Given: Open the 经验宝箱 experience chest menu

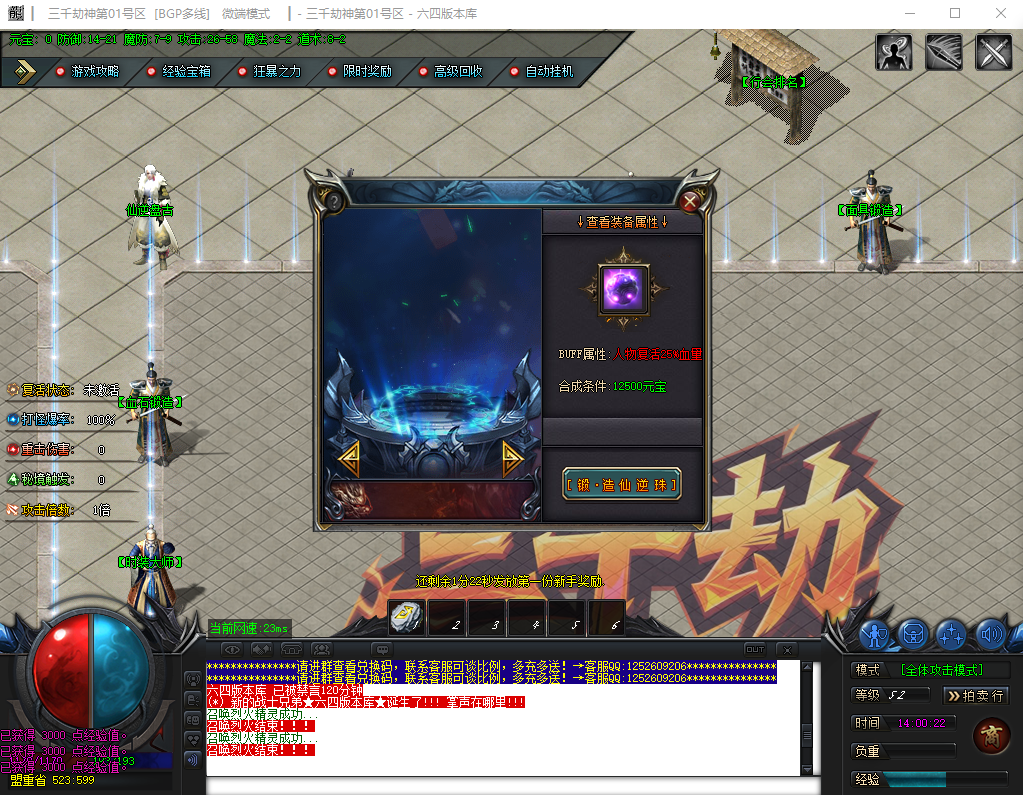Looking at the screenshot, I should (178, 72).
